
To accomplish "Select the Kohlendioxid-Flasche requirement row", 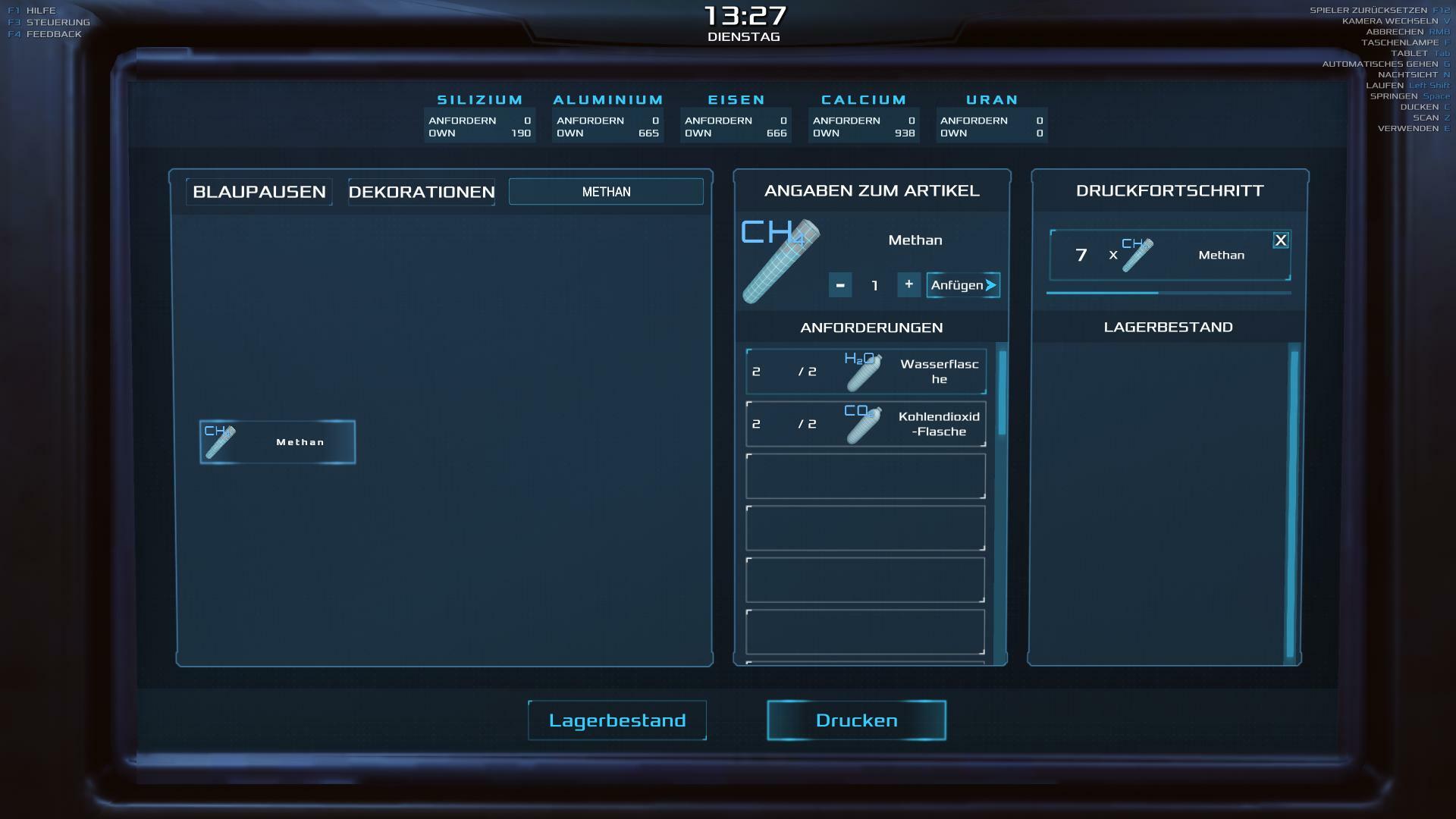I will [x=866, y=424].
